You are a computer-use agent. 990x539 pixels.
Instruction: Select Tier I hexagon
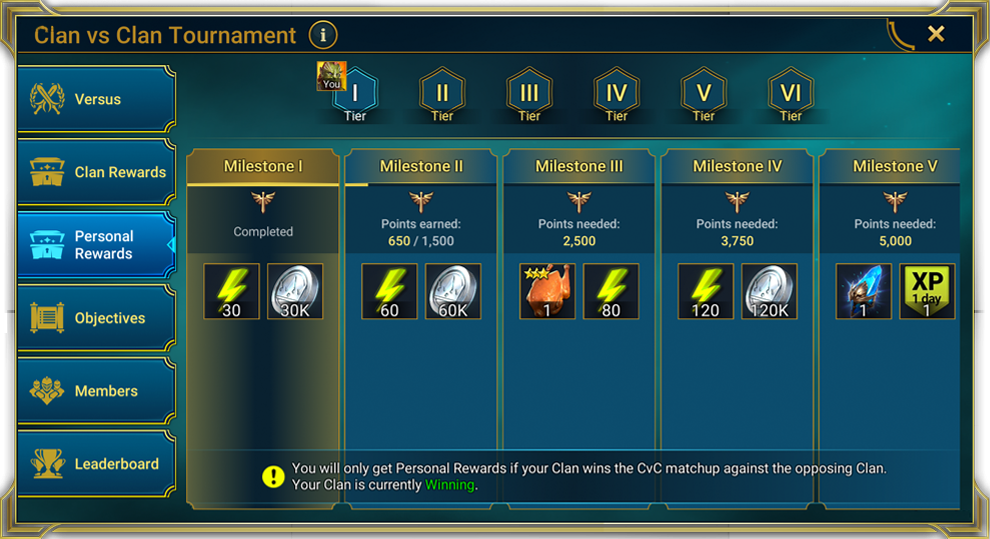[x=355, y=94]
